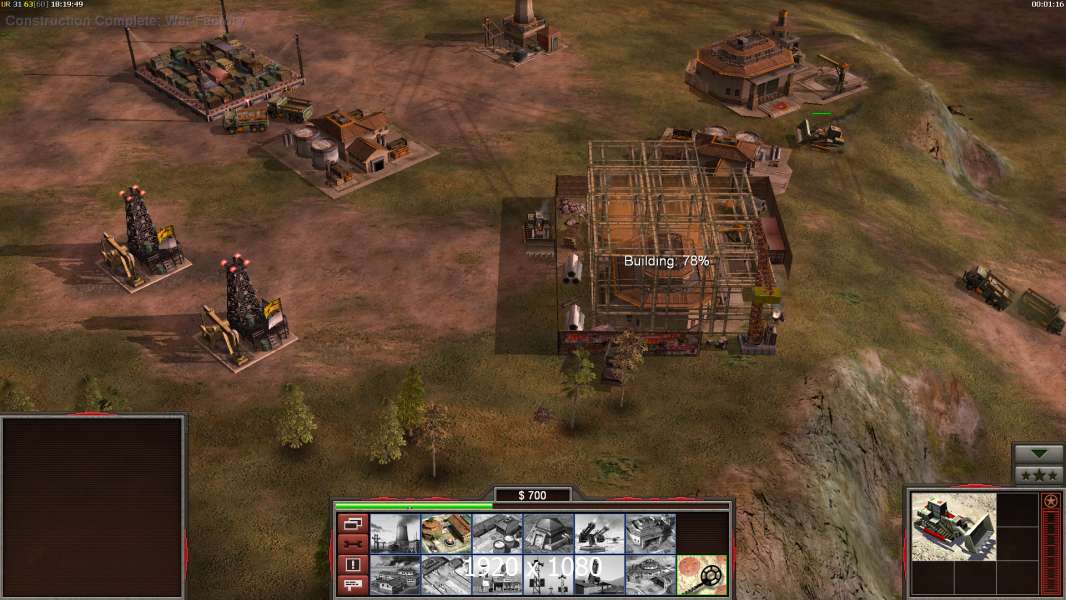Select the Gattling Cannon defense icon

(599, 534)
